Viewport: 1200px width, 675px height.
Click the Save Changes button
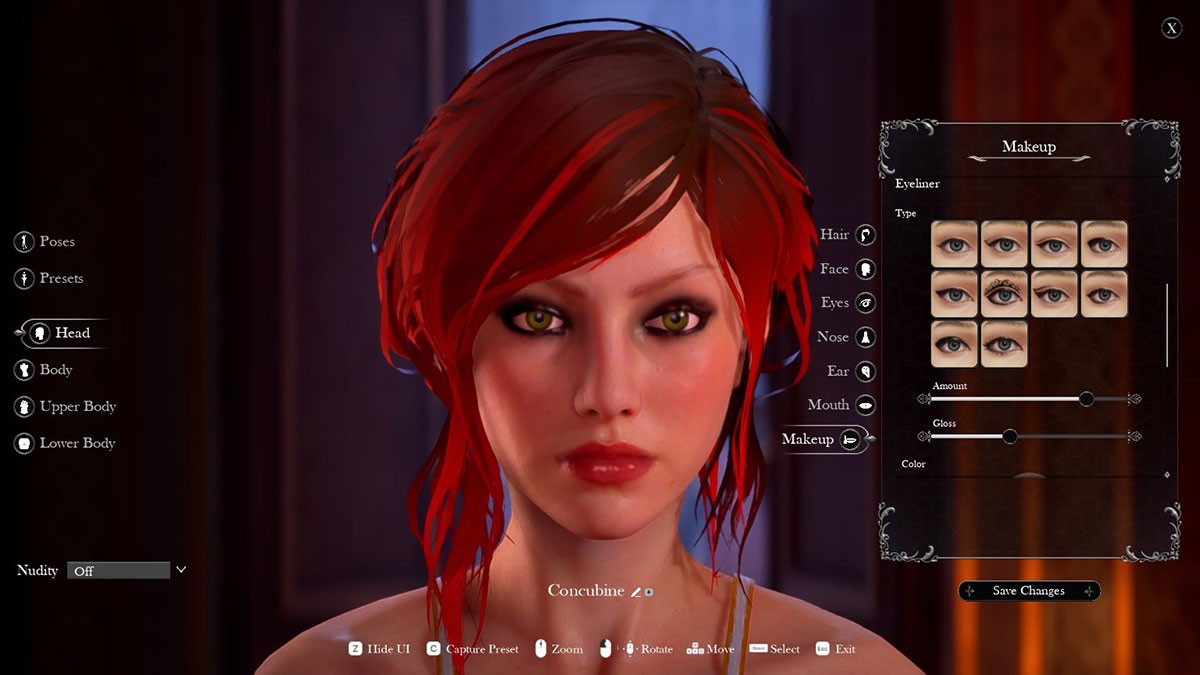pos(1029,591)
